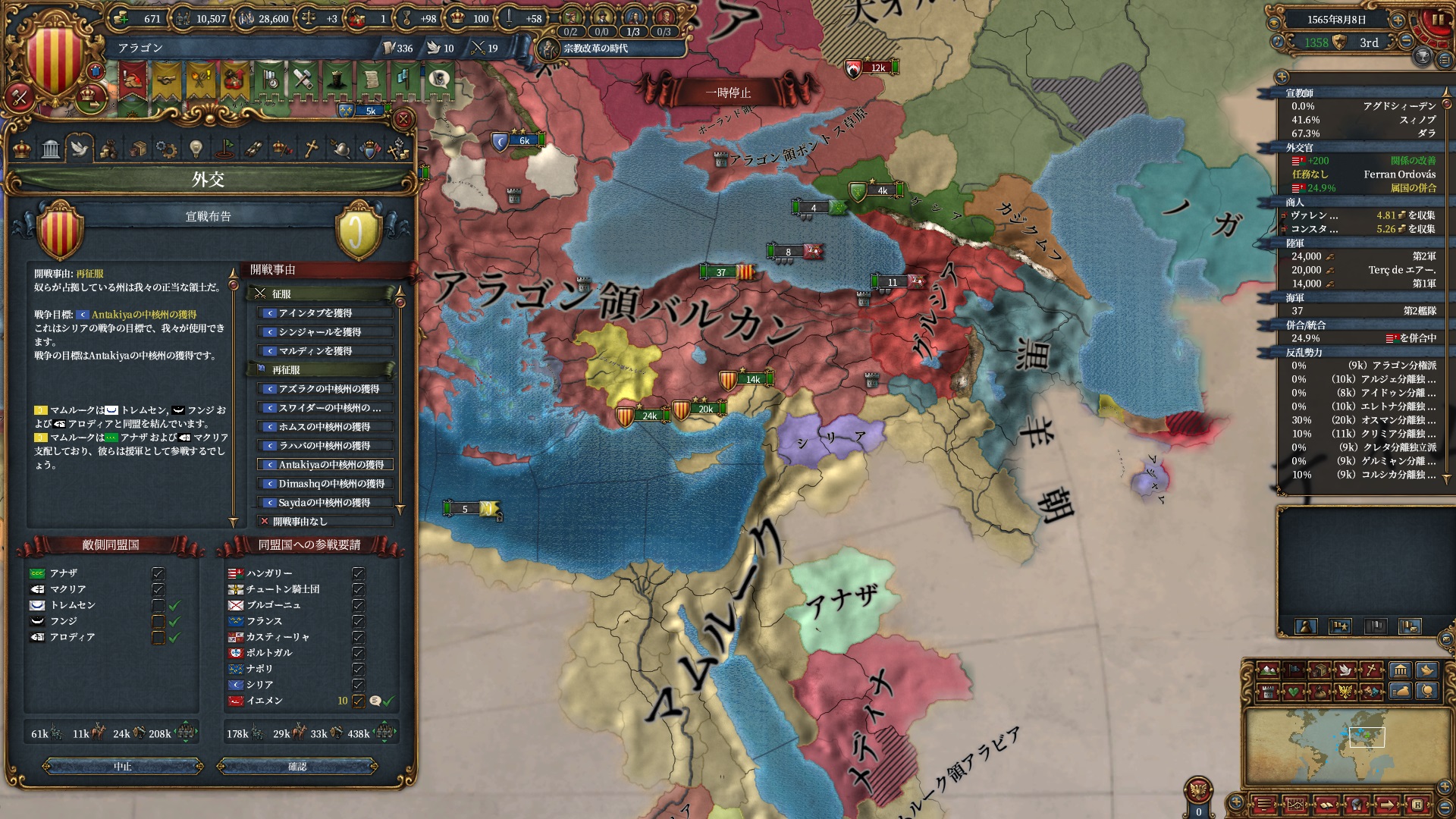1456x819 pixels.
Task: Close the diplomacy window with the red X
Action: (x=403, y=119)
